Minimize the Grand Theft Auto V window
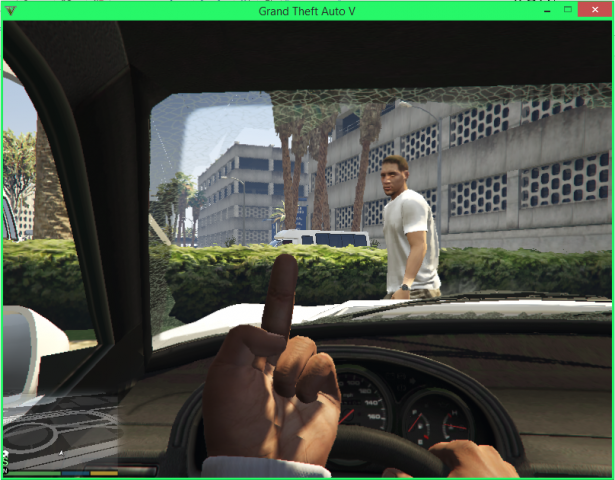Viewport: 615px width, 480px height. pyautogui.click(x=547, y=10)
